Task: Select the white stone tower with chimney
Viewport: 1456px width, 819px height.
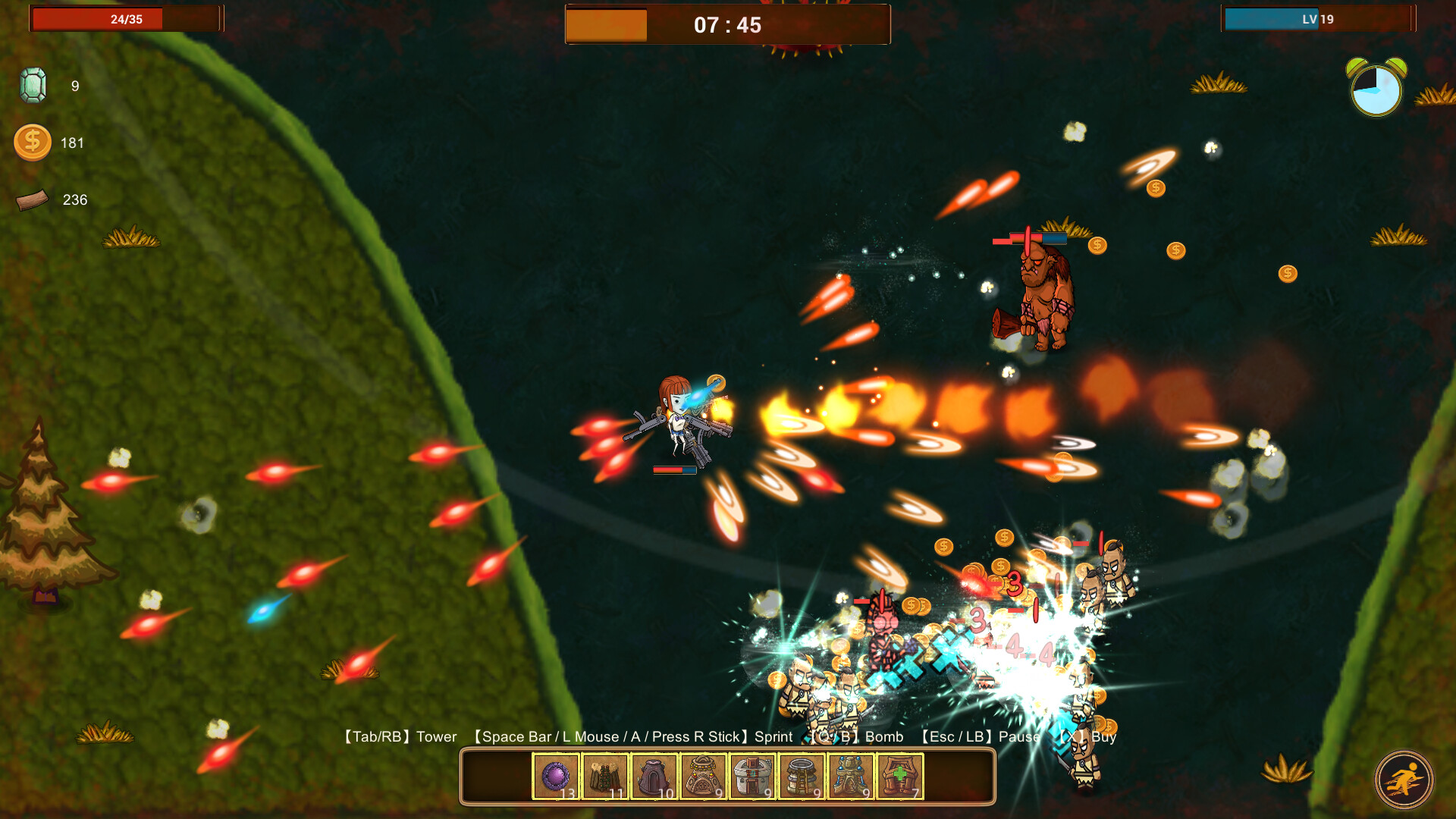Action: [752, 777]
